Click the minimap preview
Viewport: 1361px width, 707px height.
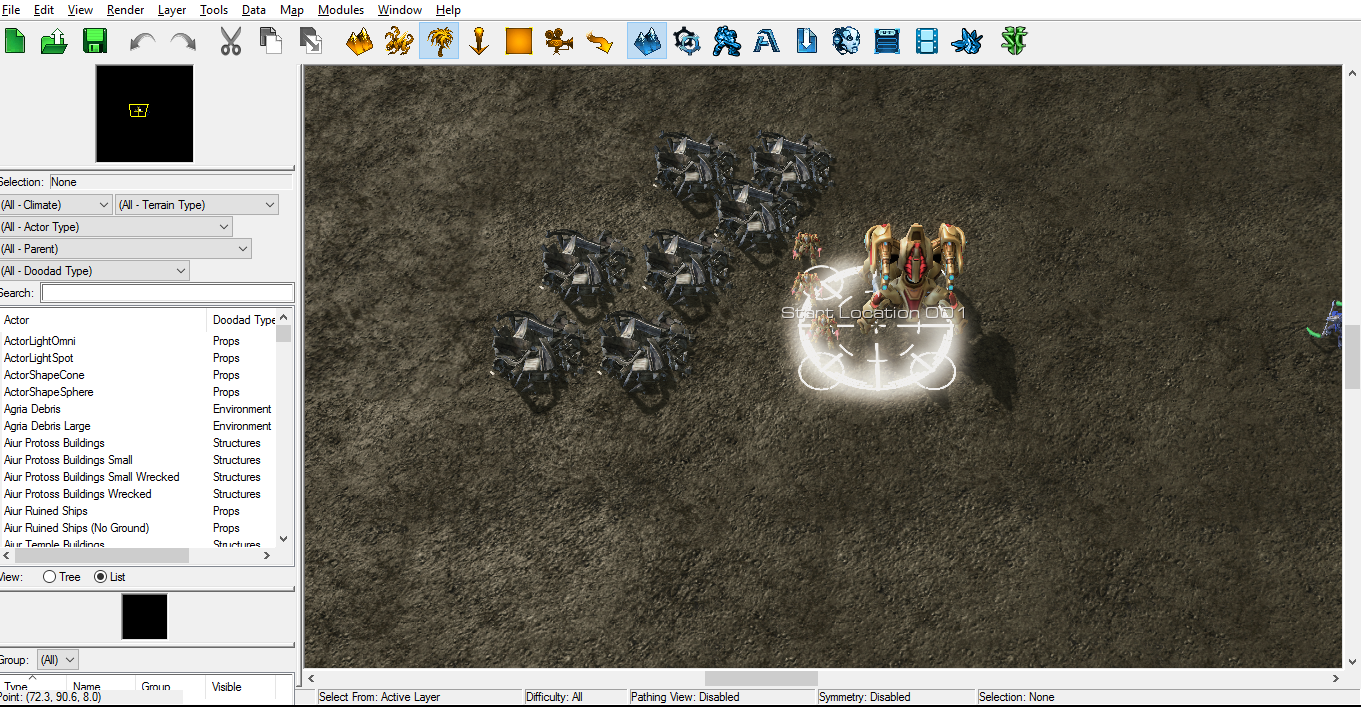(x=144, y=113)
